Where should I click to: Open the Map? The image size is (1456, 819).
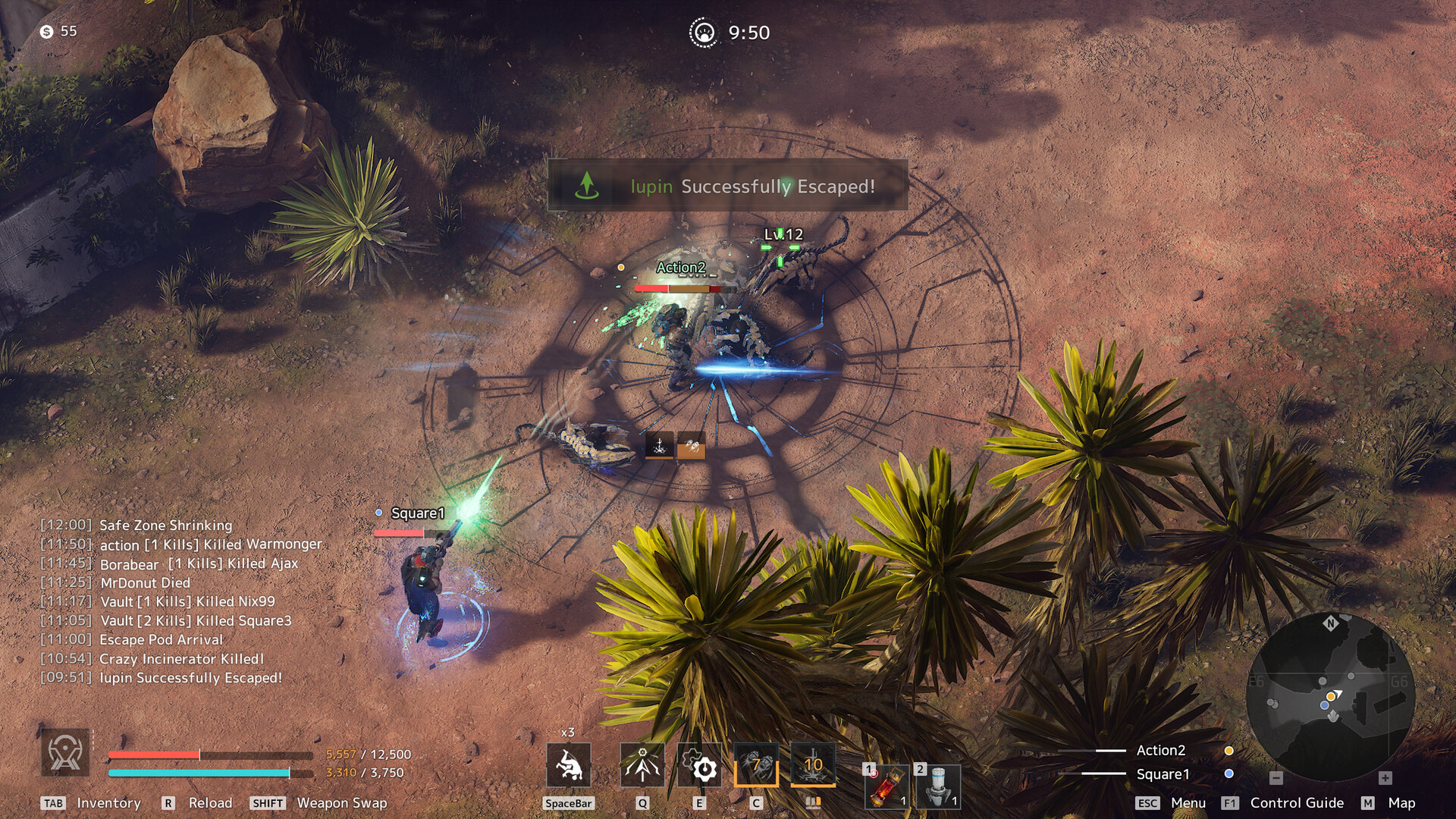pyautogui.click(x=1401, y=803)
